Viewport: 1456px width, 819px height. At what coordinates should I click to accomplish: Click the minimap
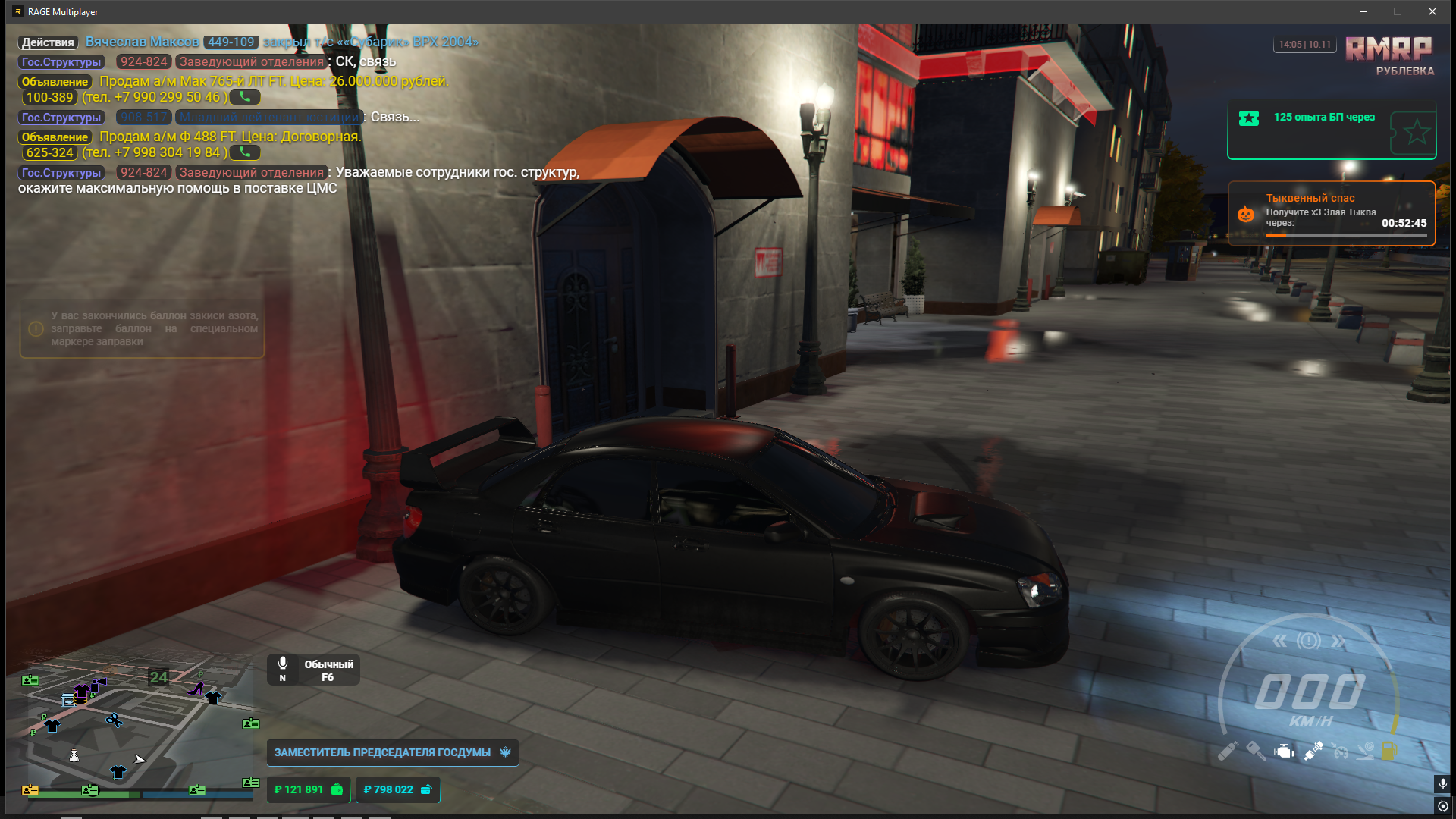coord(141,732)
